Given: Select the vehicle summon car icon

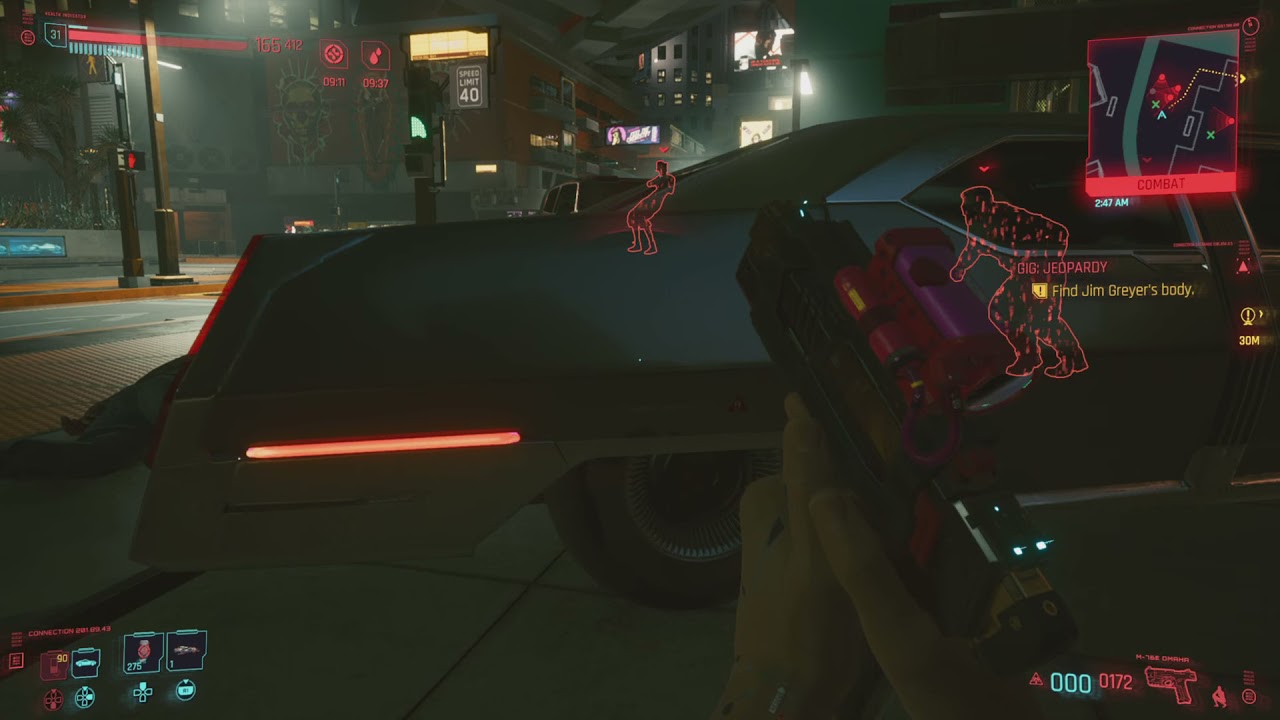Looking at the screenshot, I should [85, 662].
